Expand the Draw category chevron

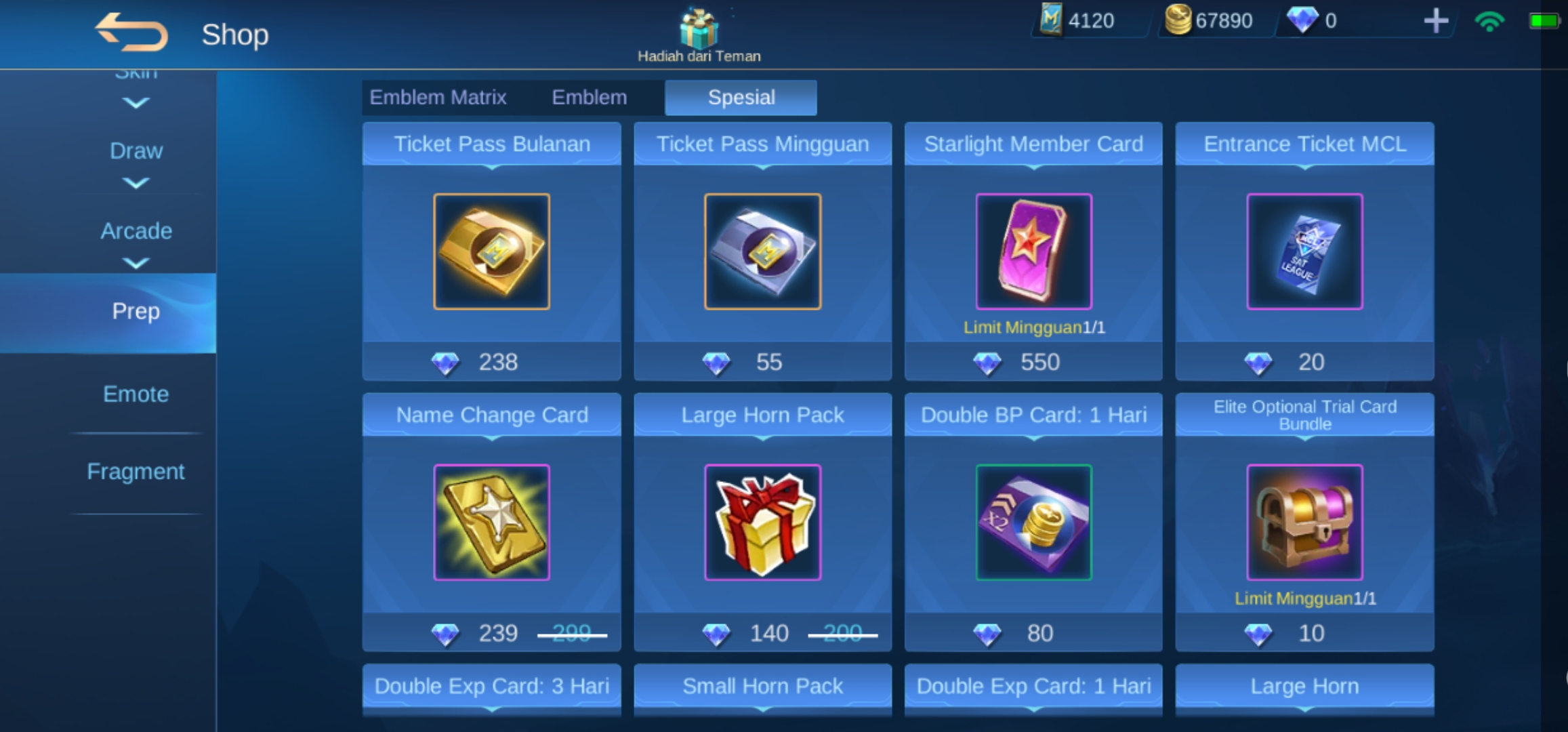(x=136, y=183)
